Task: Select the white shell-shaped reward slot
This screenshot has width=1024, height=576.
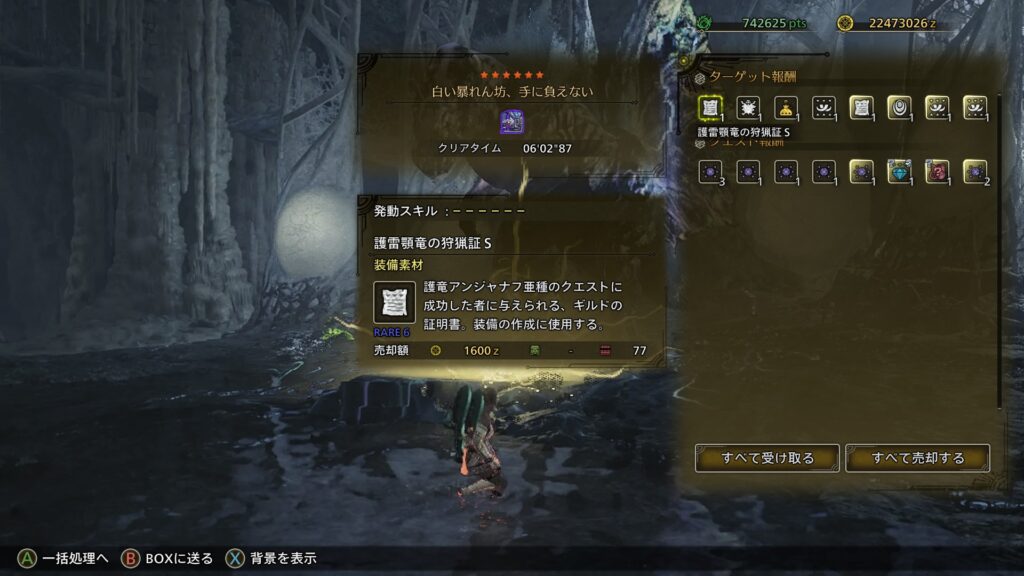Action: pos(899,108)
